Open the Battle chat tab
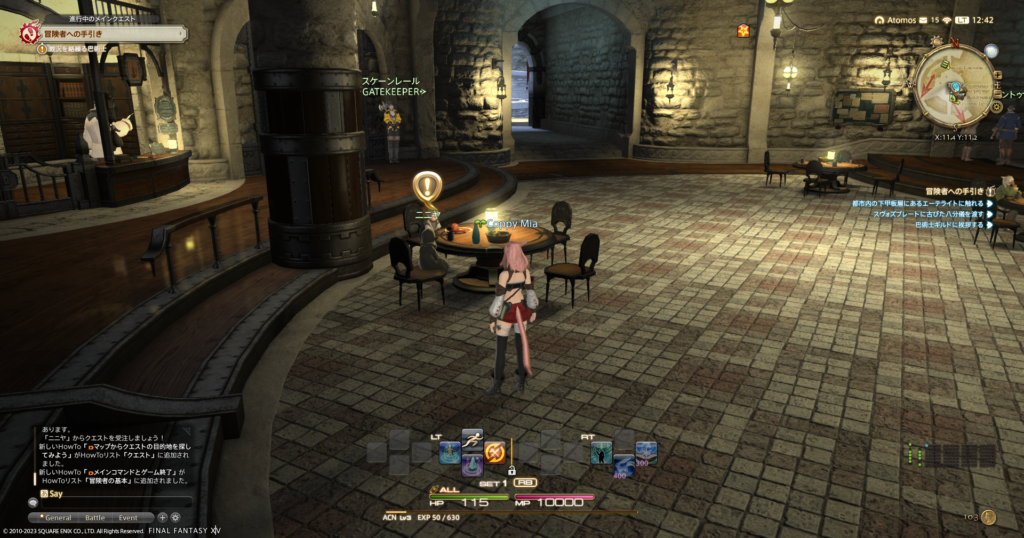The height and width of the screenshot is (538, 1024). coord(94,517)
